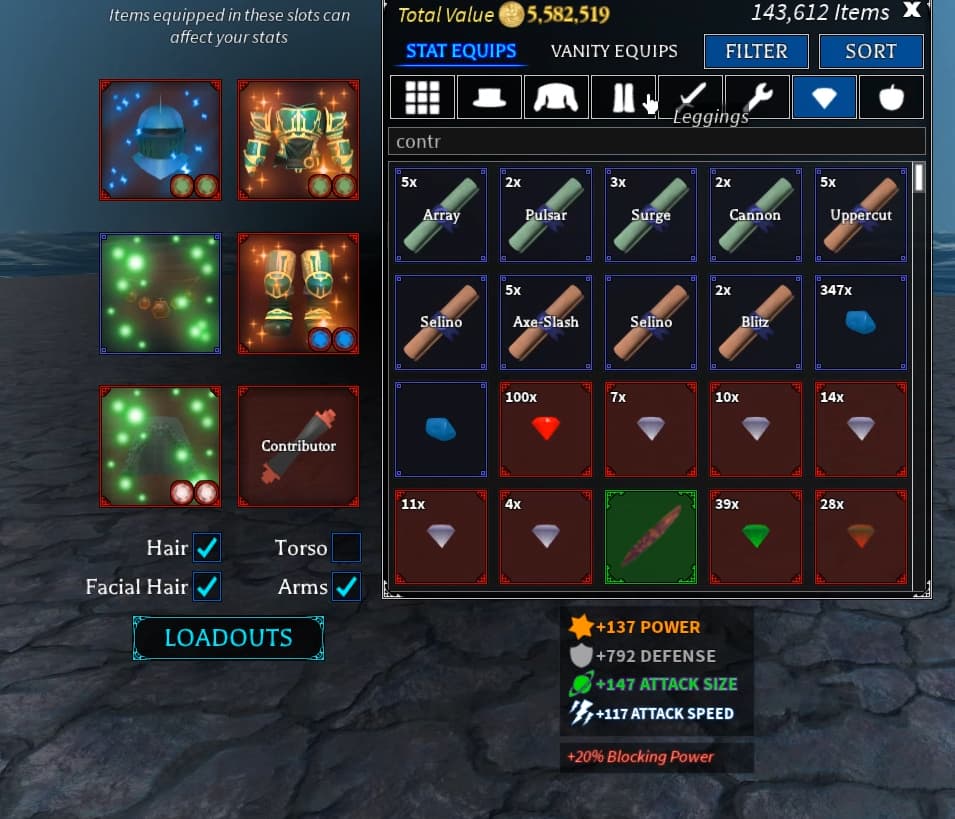This screenshot has width=955, height=819.
Task: Choose the Uppercut scroll slot
Action: point(861,214)
